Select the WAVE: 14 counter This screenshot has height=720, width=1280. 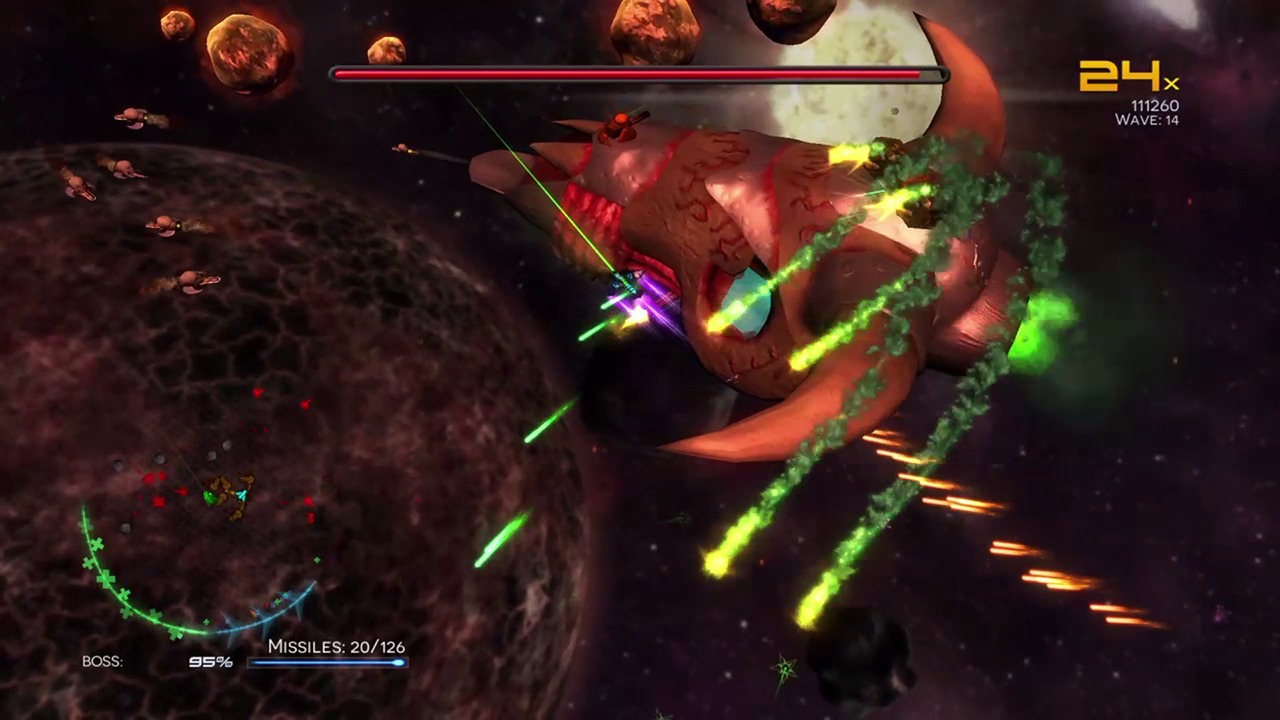(1147, 120)
